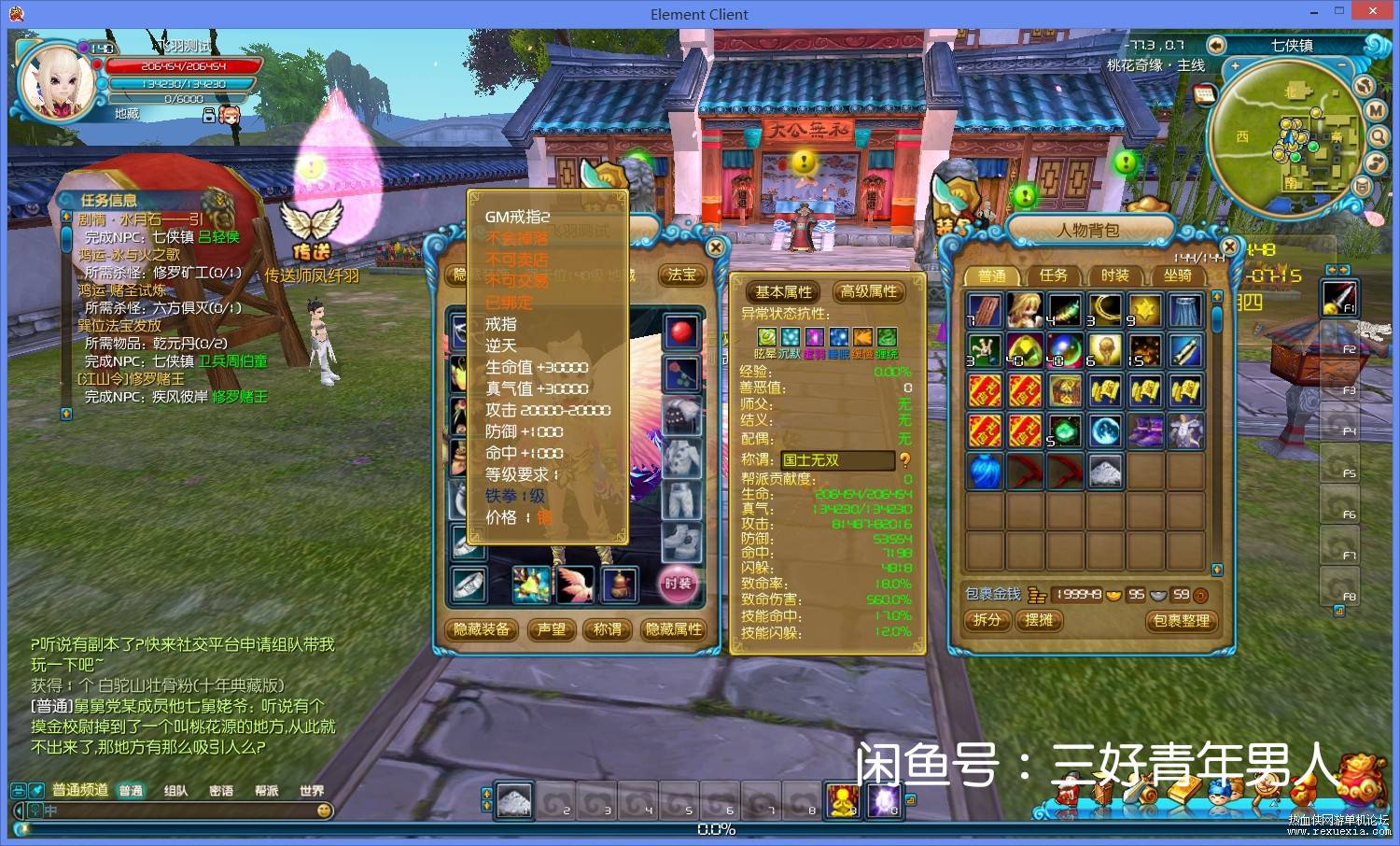The height and width of the screenshot is (846, 1400).
Task: Toggle 隐藏属性 to hide attributes
Action: (675, 630)
